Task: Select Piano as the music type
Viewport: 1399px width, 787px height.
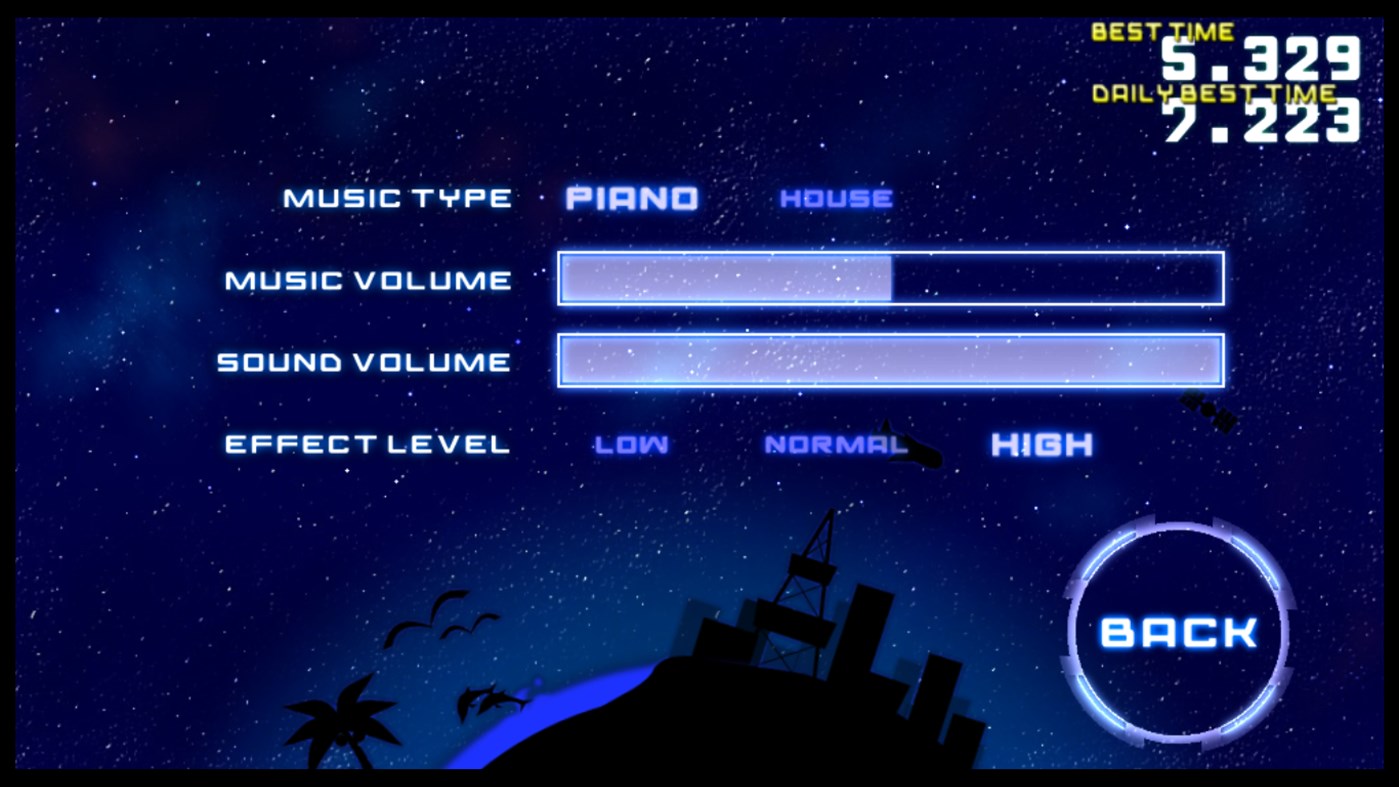Action: click(632, 197)
